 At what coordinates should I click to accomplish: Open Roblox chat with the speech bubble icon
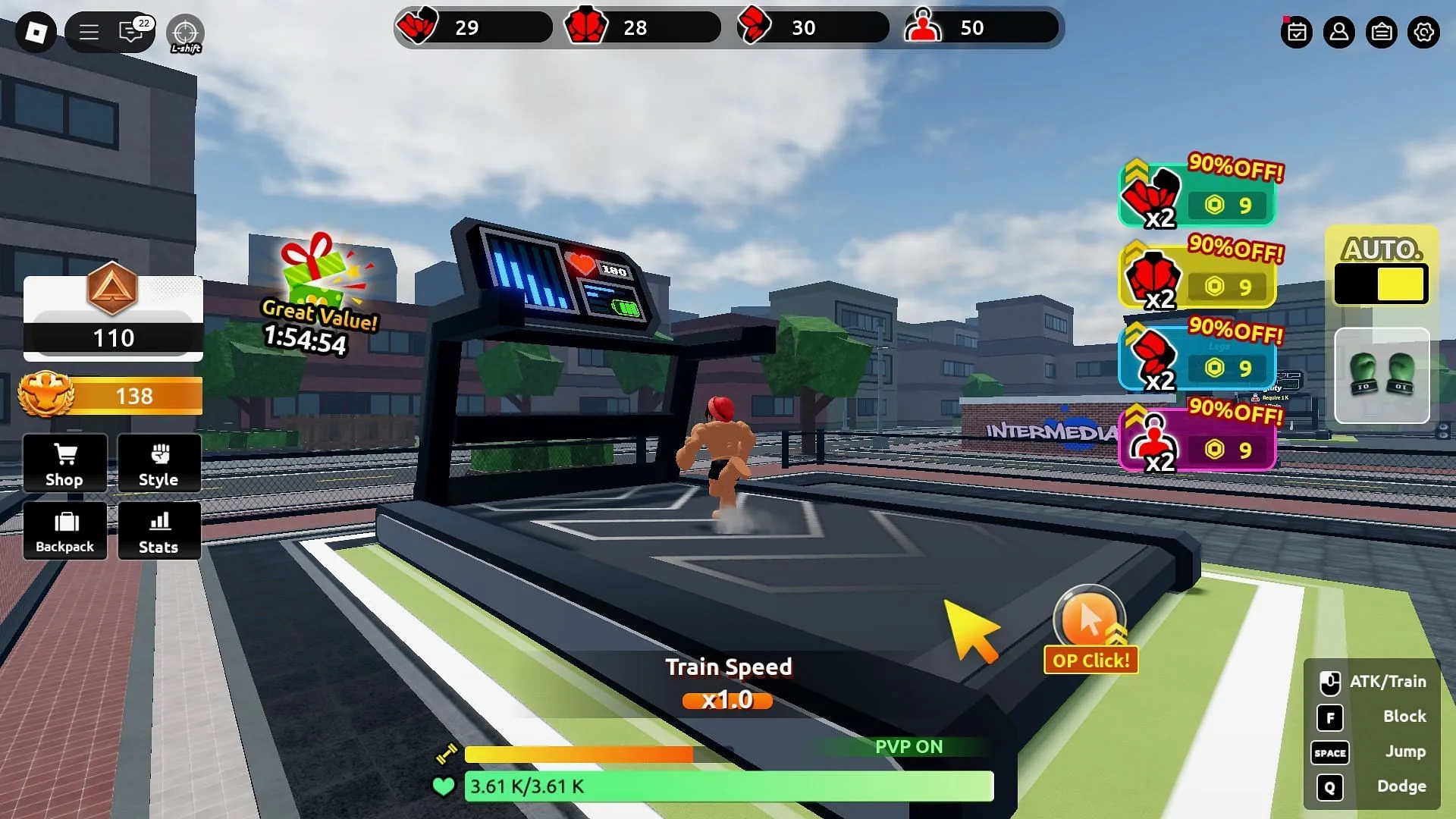tap(129, 33)
